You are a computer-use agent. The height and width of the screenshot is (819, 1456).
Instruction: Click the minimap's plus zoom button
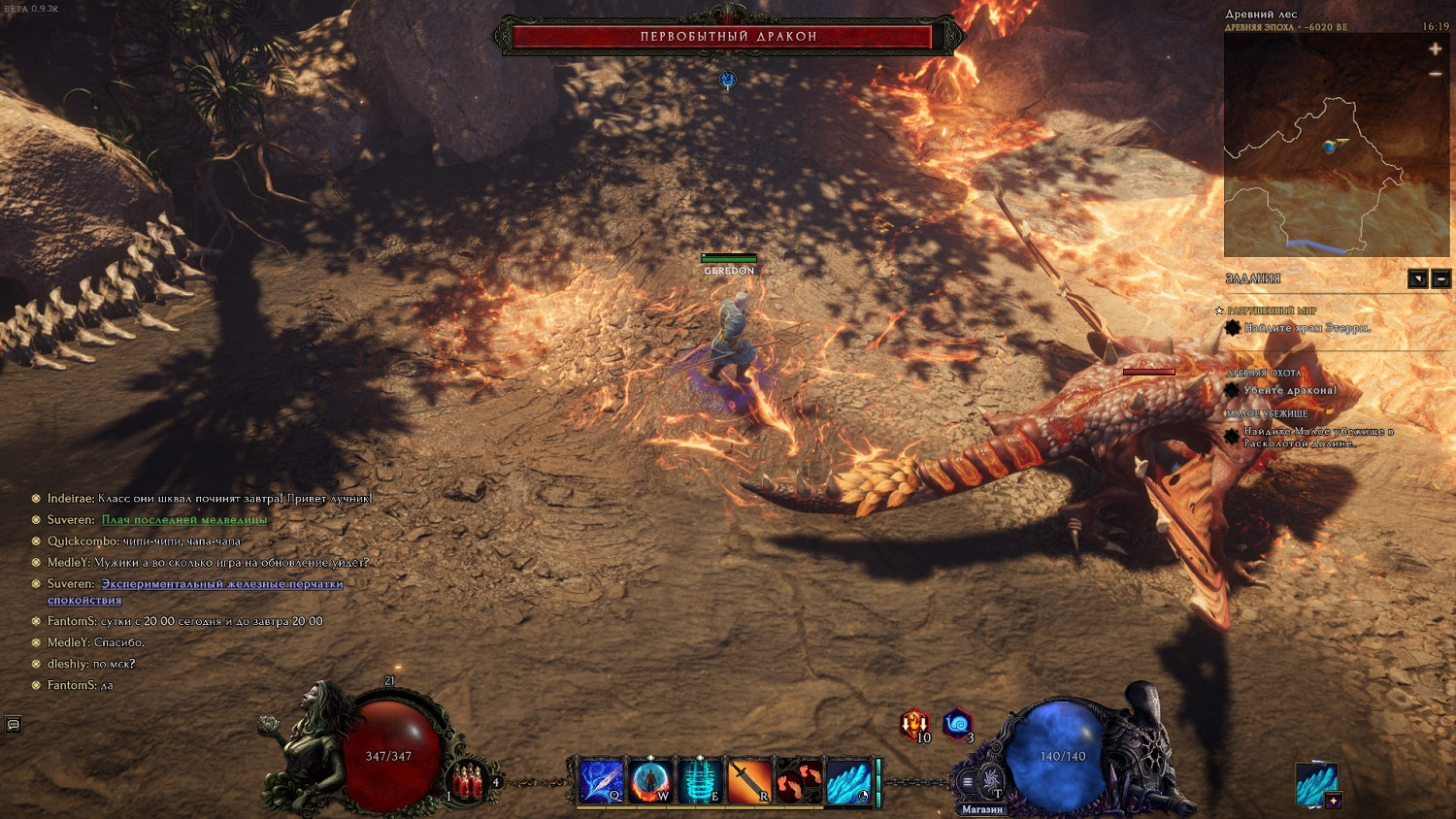[x=1435, y=49]
